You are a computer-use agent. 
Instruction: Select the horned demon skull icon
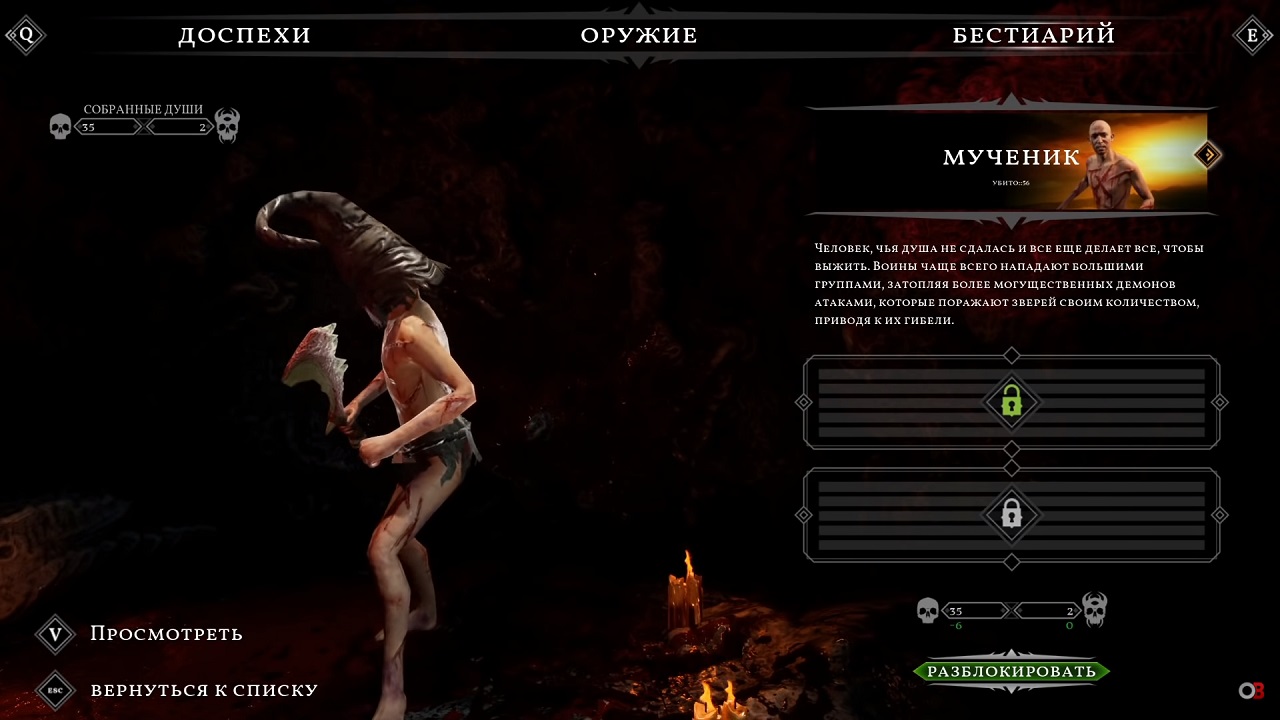226,126
